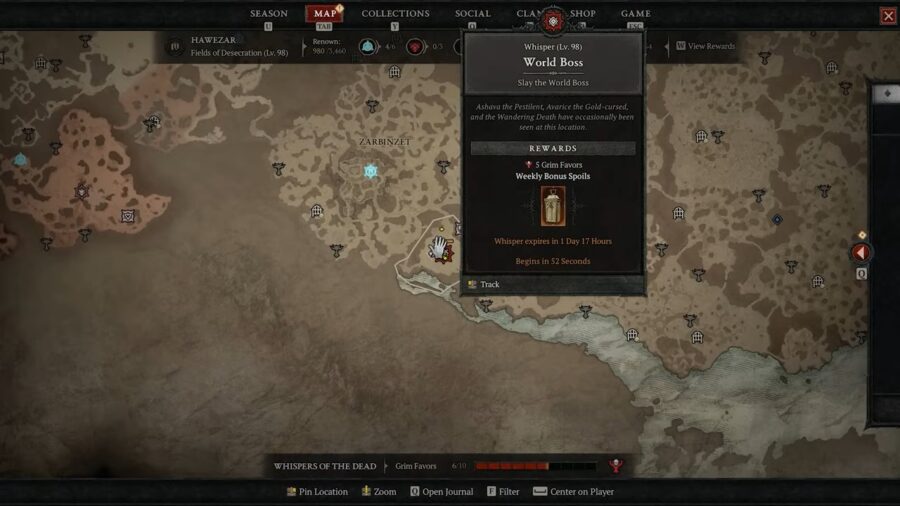900x506 pixels.
Task: Click the World Boss map marker
Action: click(444, 252)
